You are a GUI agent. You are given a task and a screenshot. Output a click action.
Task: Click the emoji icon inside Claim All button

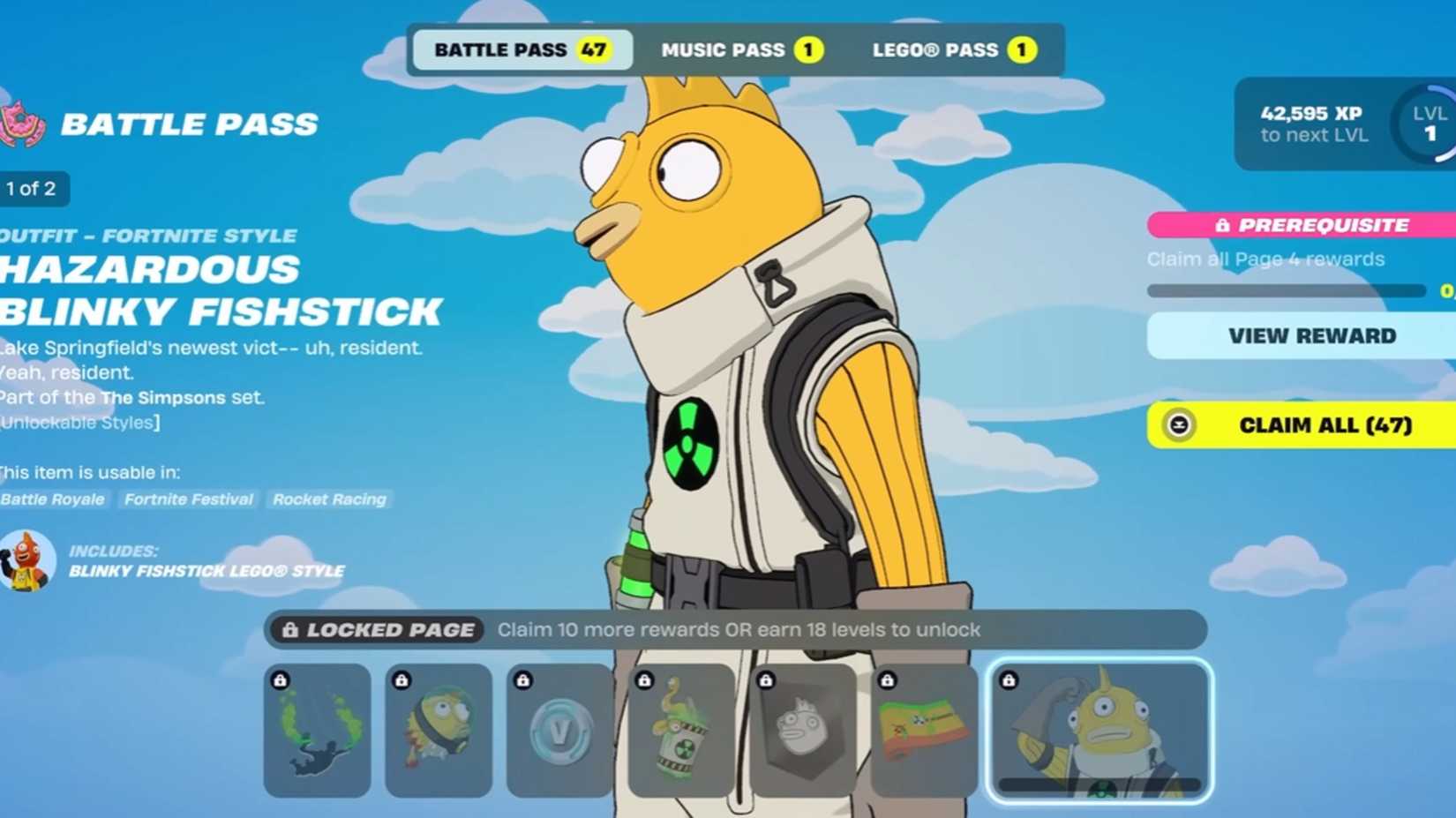[x=1177, y=425]
